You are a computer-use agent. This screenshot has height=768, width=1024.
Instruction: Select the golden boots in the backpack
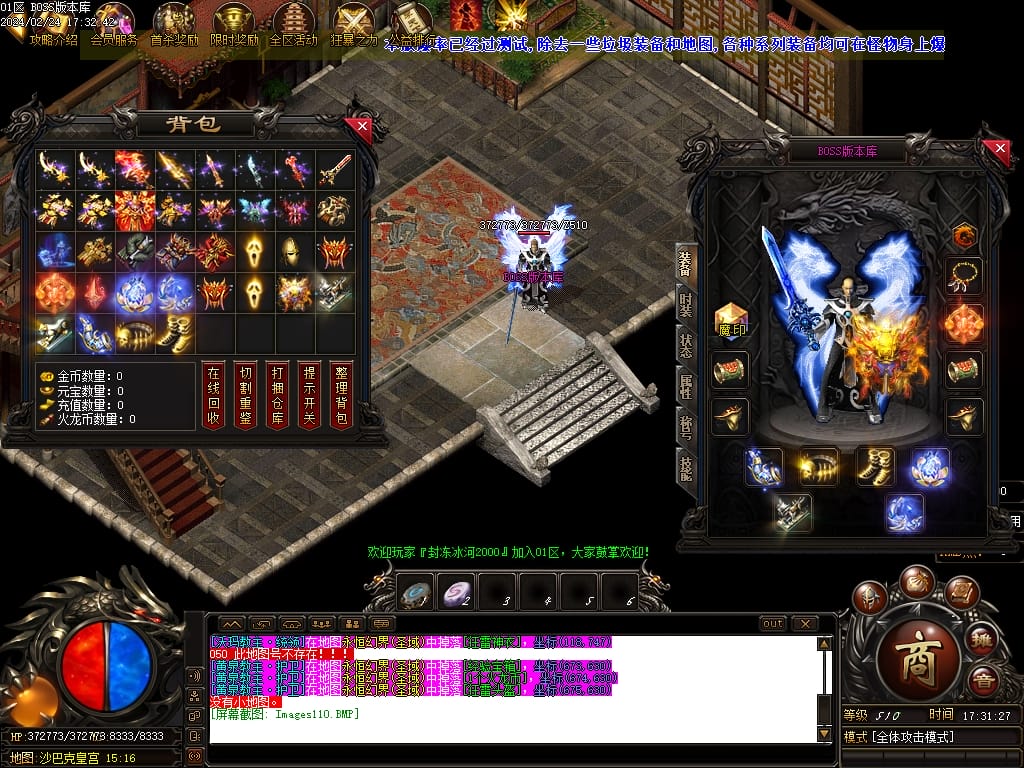(x=176, y=333)
